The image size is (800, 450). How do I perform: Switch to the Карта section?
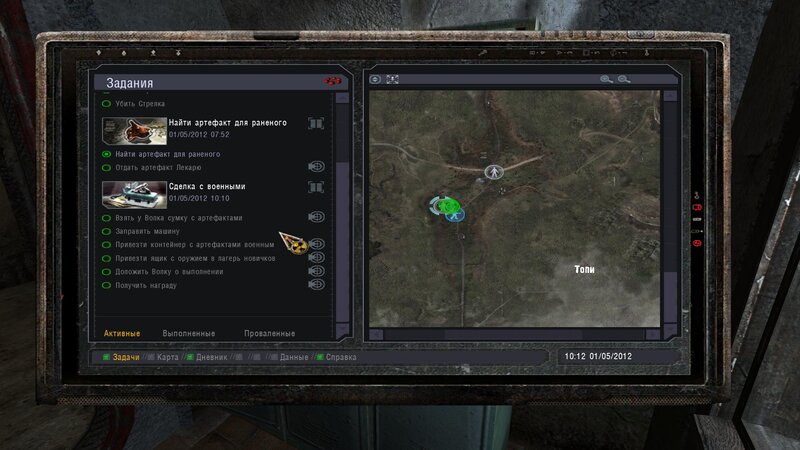(x=167, y=356)
